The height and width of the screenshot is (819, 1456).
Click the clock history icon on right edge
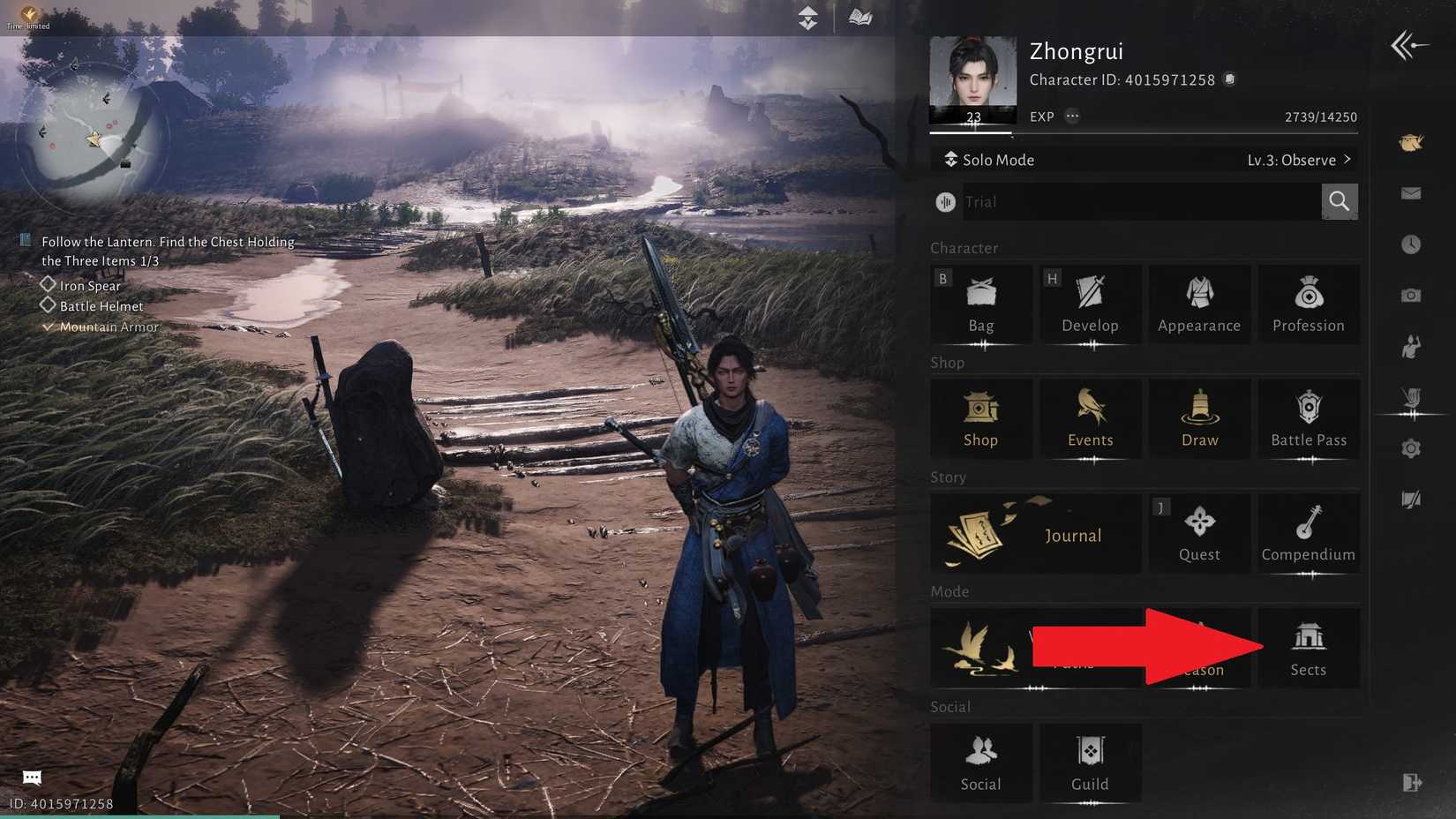coord(1410,245)
